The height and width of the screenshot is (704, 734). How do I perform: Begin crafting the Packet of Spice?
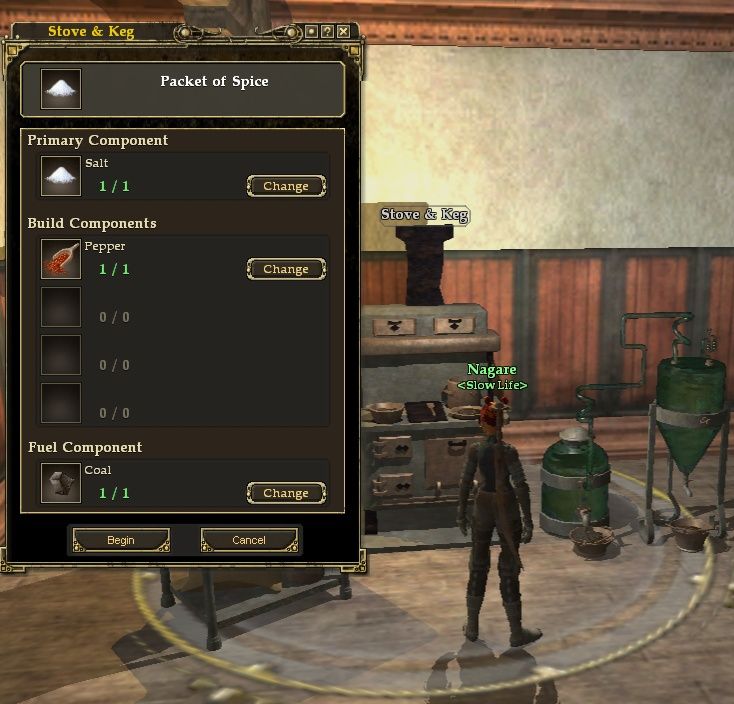[120, 540]
